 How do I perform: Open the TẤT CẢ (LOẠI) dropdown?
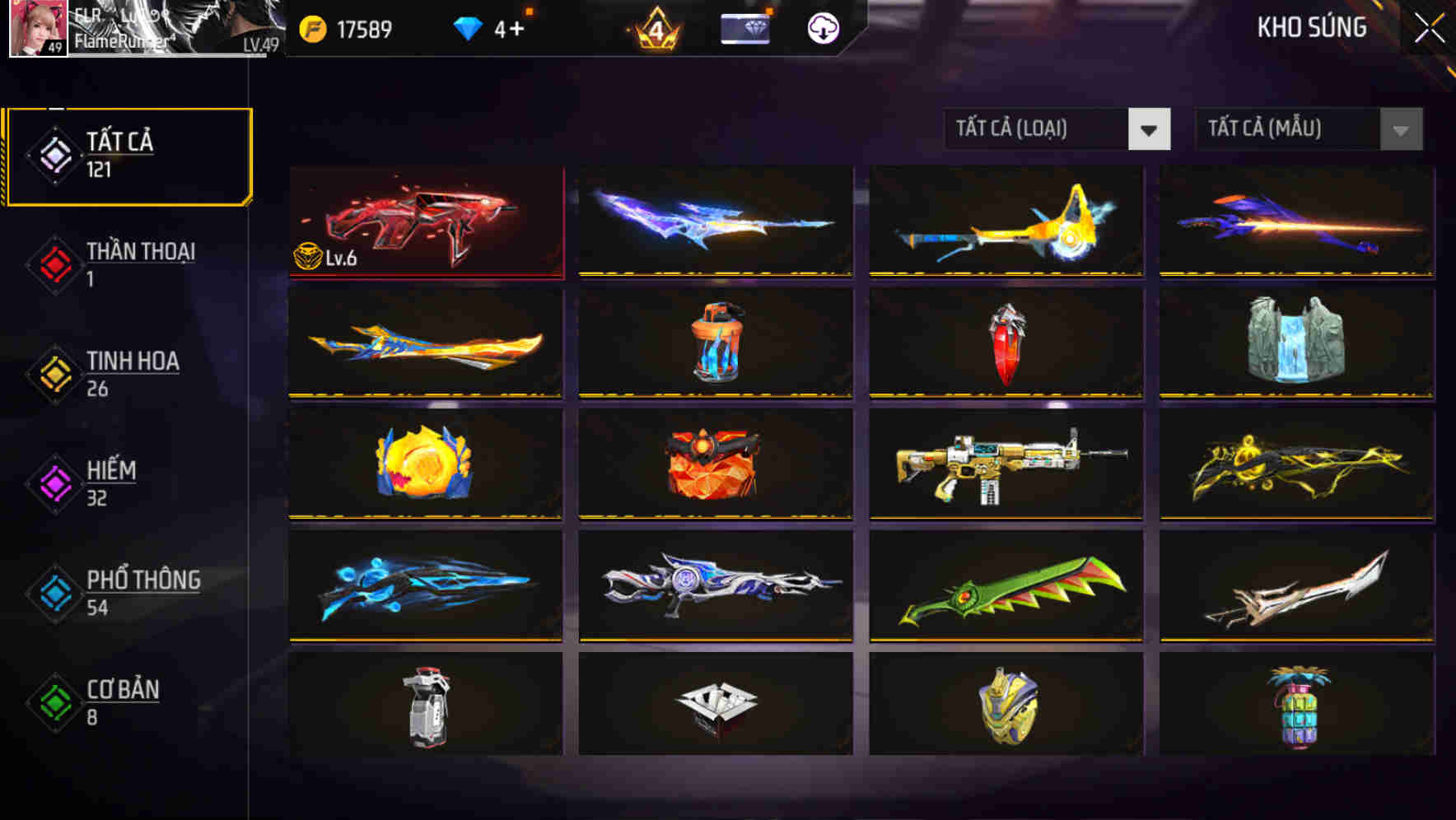click(1038, 129)
